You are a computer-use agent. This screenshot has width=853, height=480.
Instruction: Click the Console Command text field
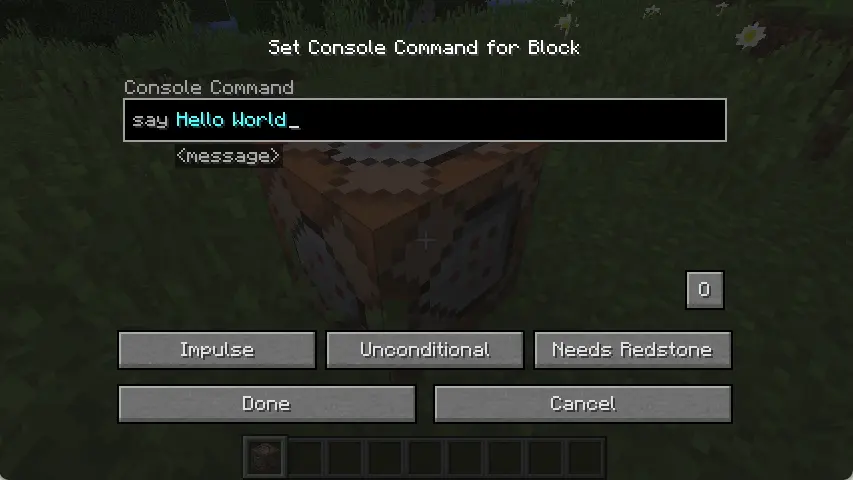point(424,120)
